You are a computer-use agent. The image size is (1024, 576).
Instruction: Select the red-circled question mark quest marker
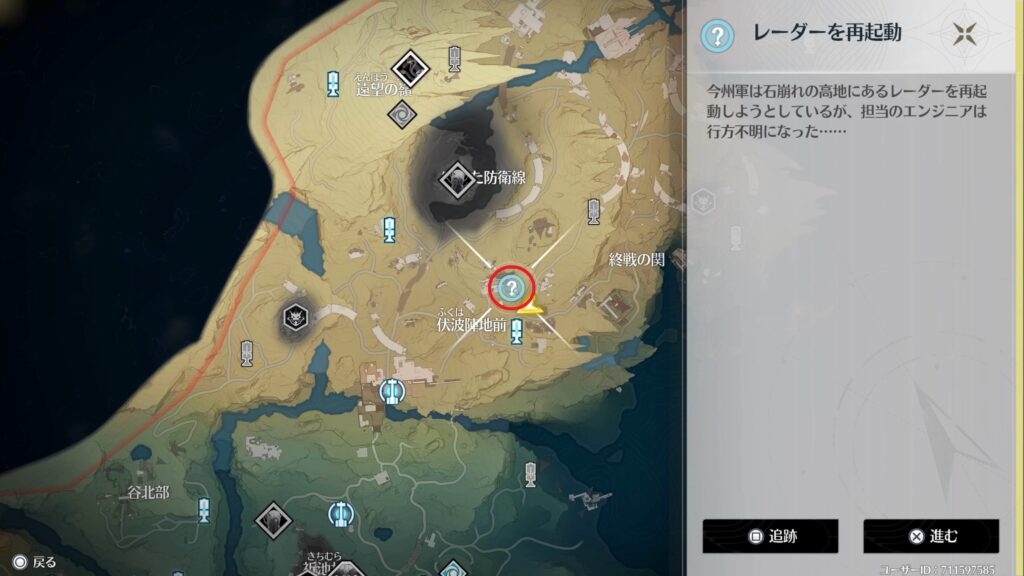click(511, 289)
